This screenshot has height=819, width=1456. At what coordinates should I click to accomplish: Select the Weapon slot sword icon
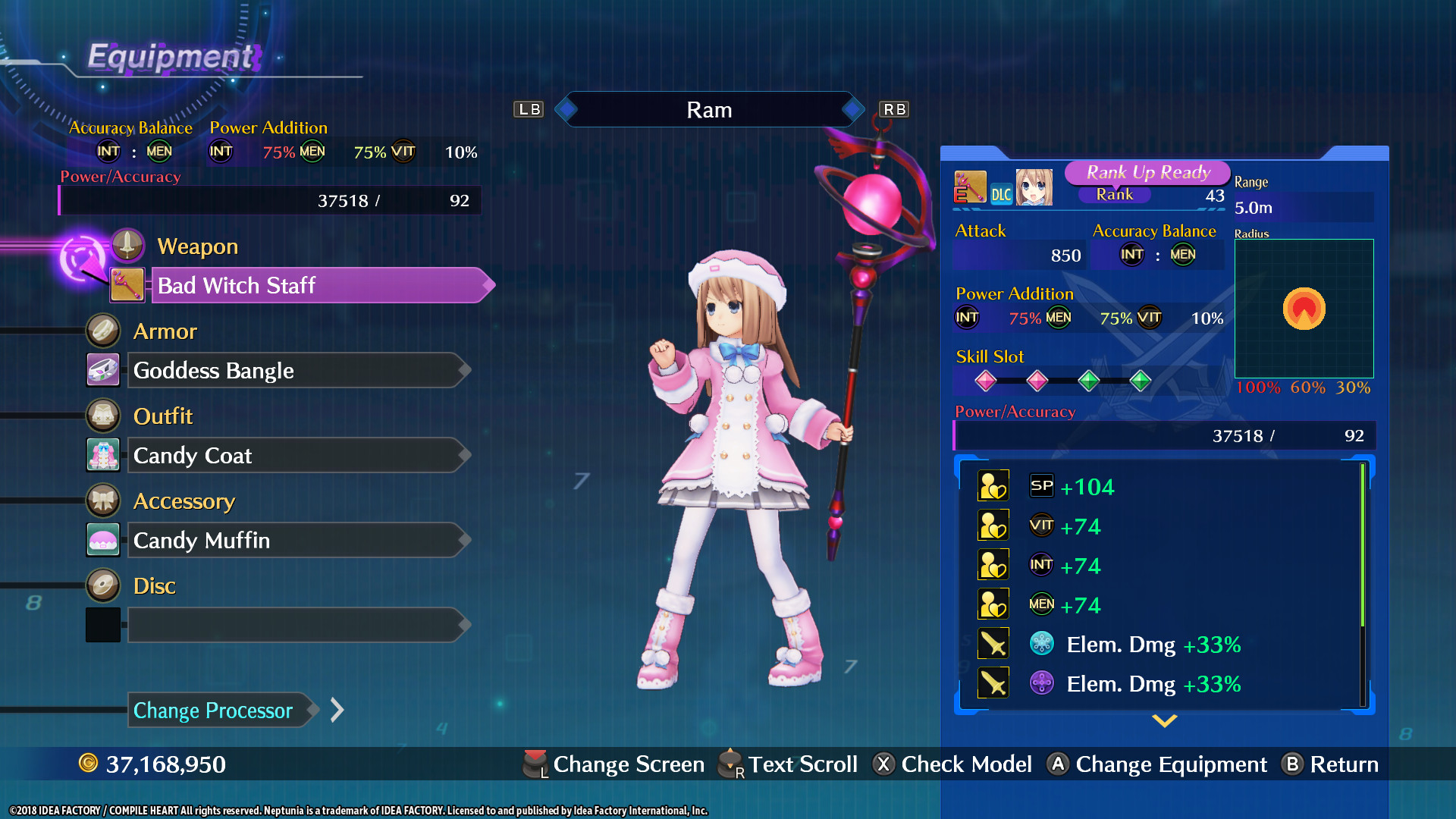point(127,244)
